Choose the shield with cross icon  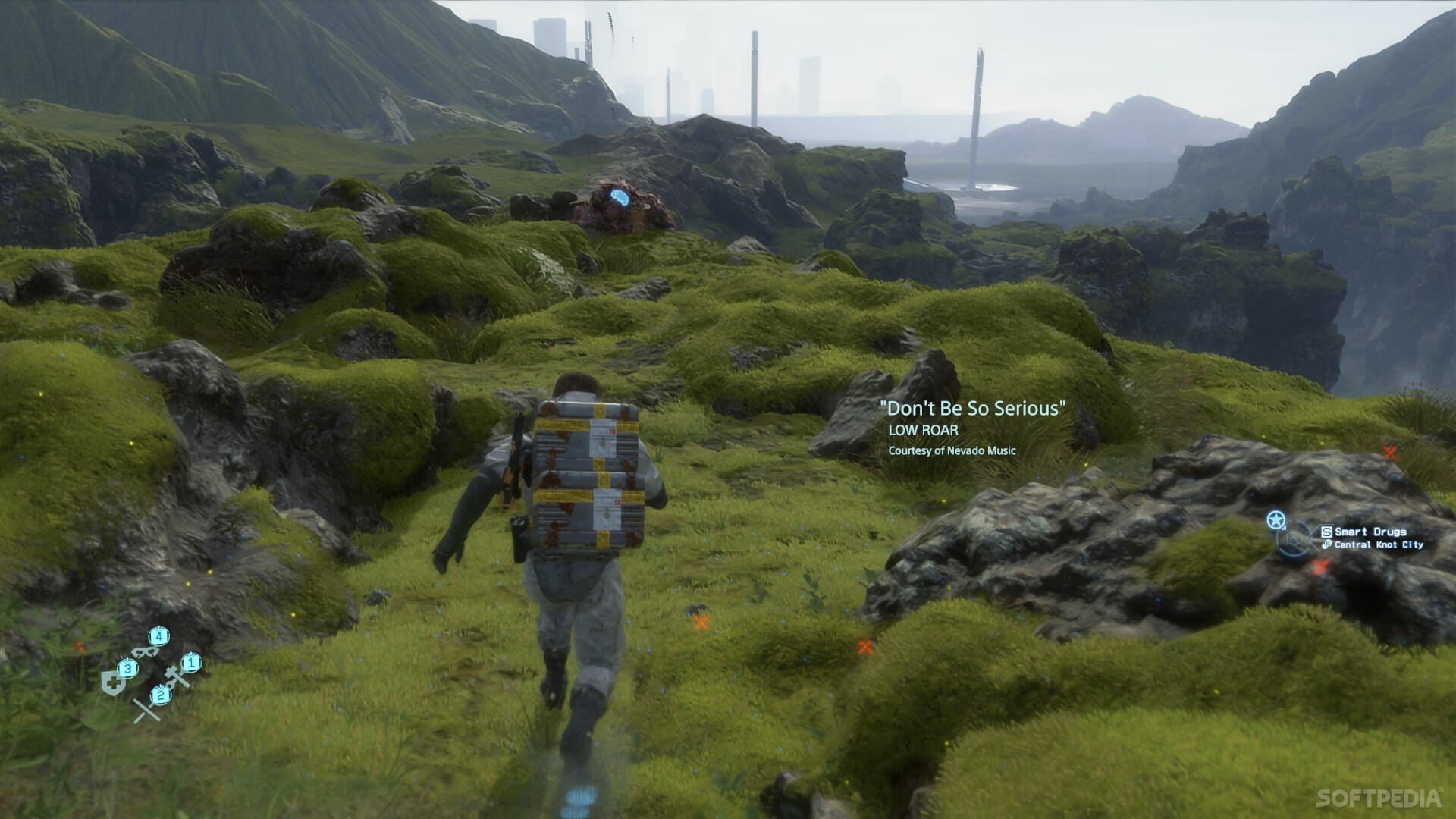point(113,682)
